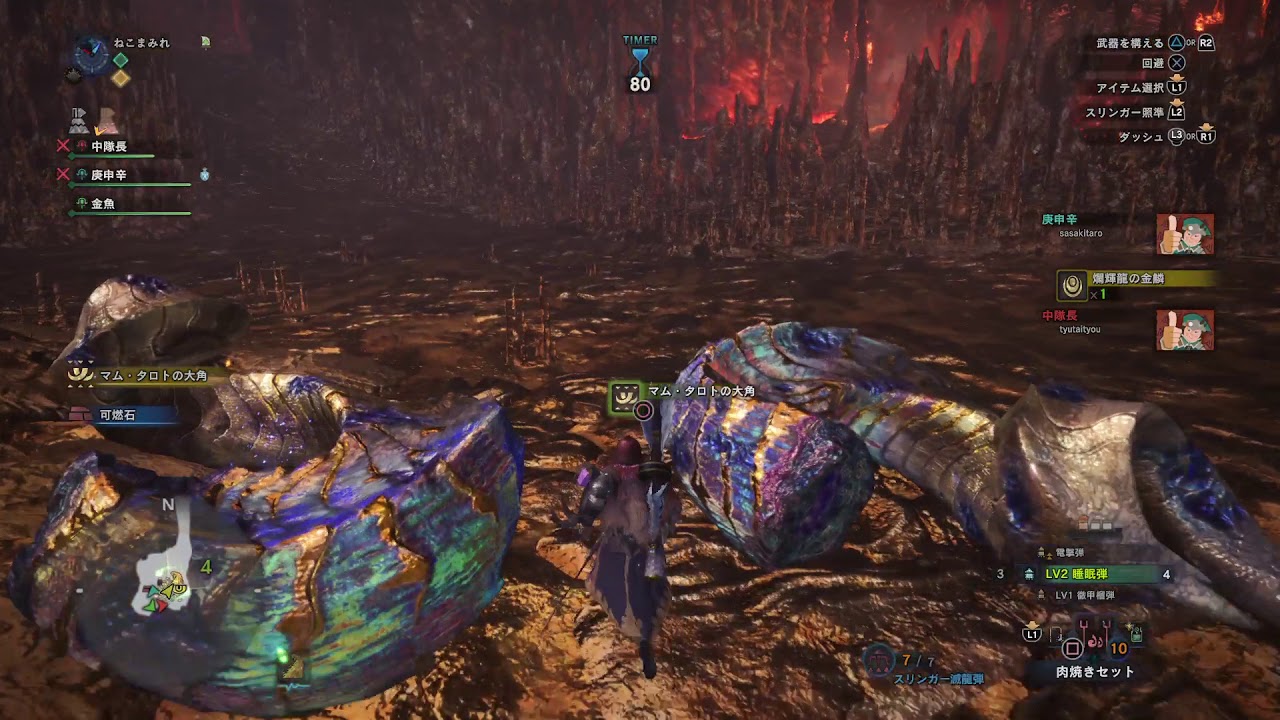The height and width of the screenshot is (720, 1280).
Task: Select party member 中隊長 in the list
Action: tap(109, 147)
